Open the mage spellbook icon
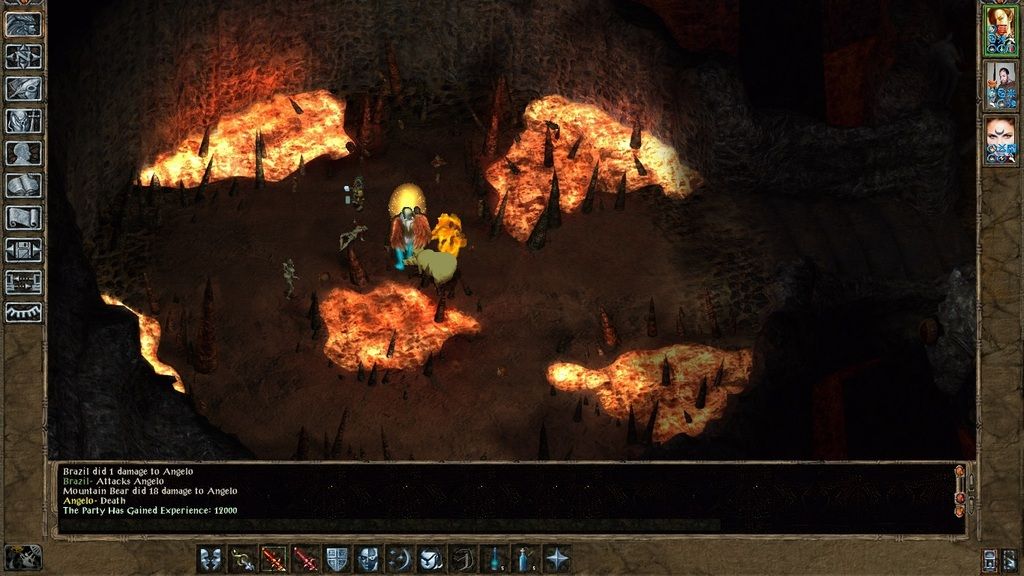This screenshot has width=1024, height=576. click(22, 185)
